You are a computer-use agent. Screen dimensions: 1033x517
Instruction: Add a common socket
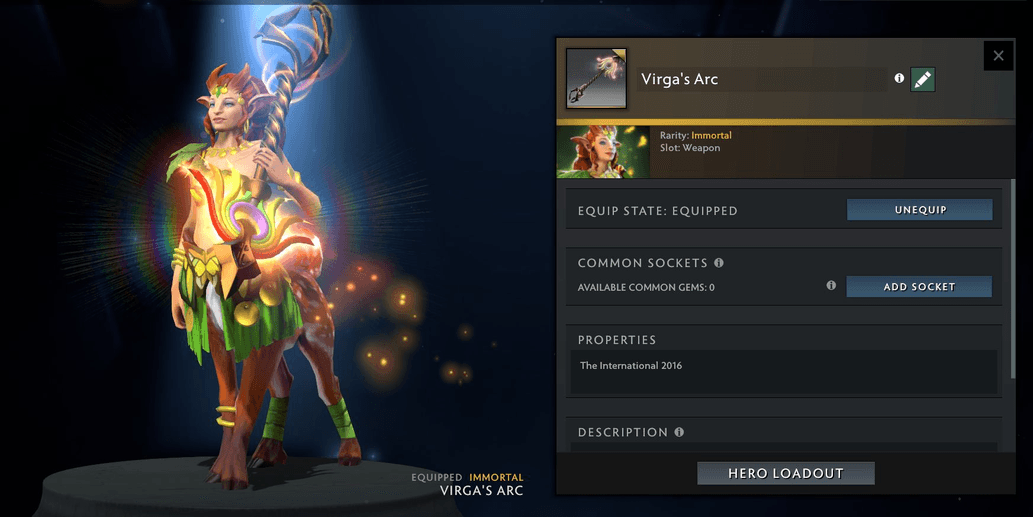tap(919, 287)
